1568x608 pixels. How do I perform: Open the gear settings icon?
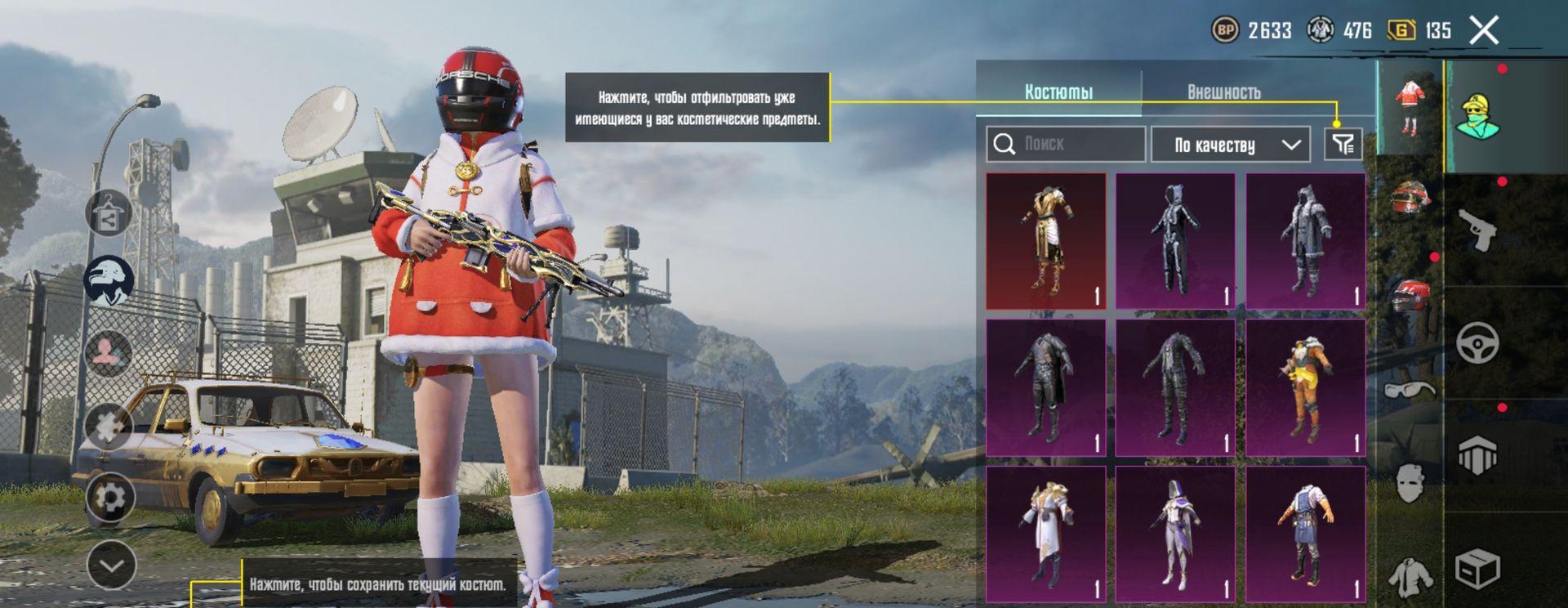pos(109,497)
